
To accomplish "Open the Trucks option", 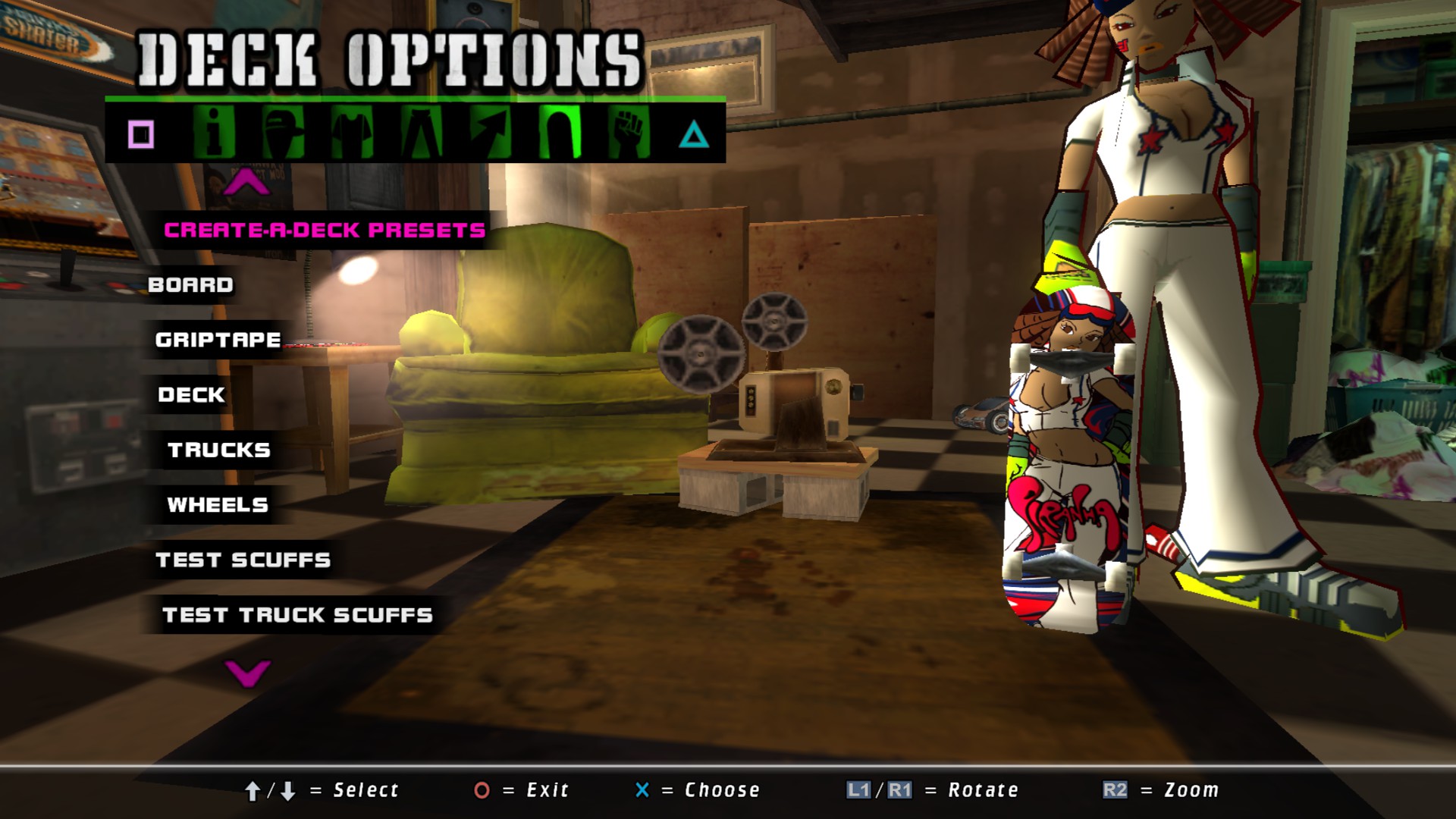I will [x=219, y=450].
